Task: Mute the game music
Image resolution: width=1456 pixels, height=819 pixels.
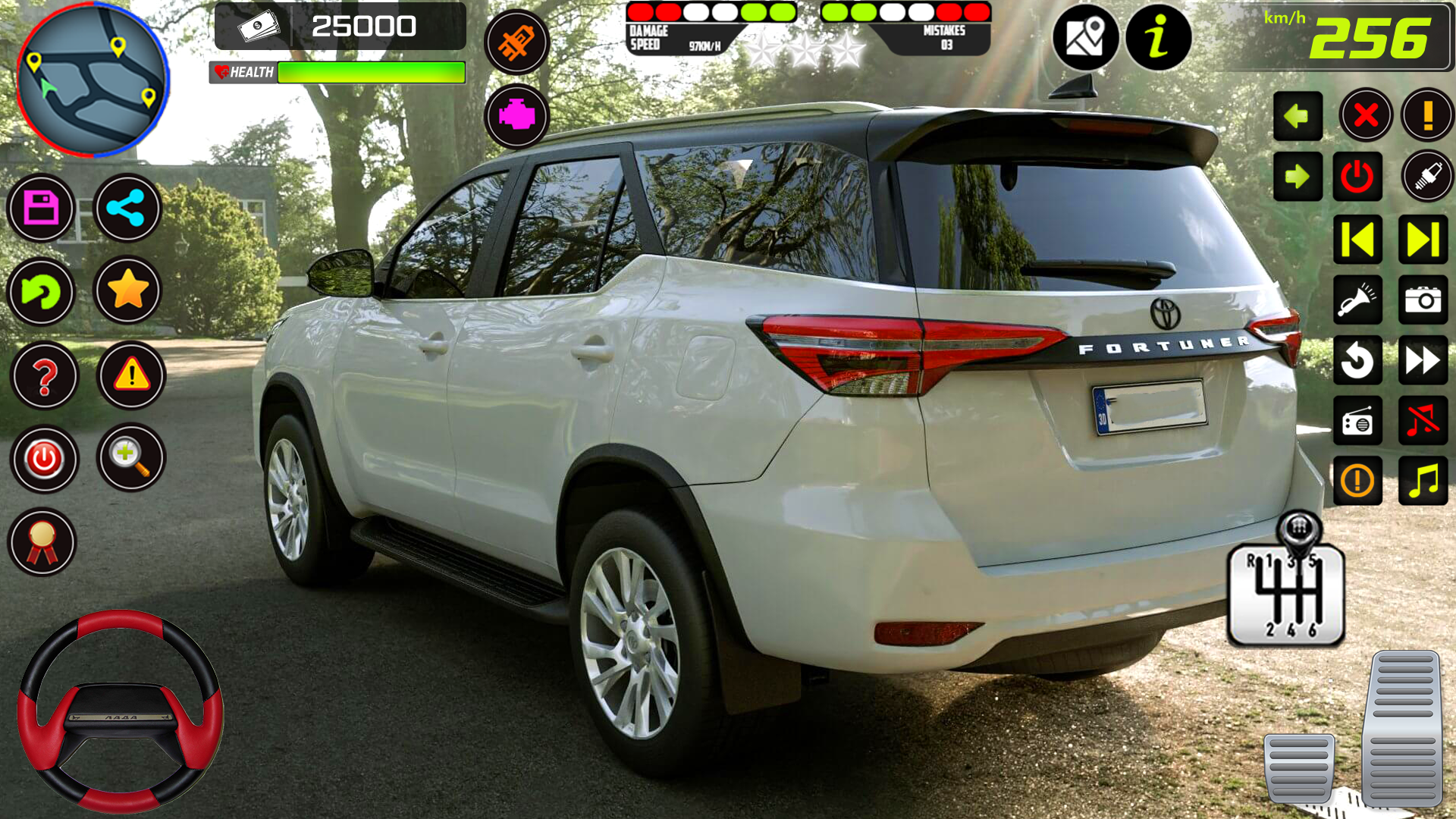Action: tap(1423, 421)
